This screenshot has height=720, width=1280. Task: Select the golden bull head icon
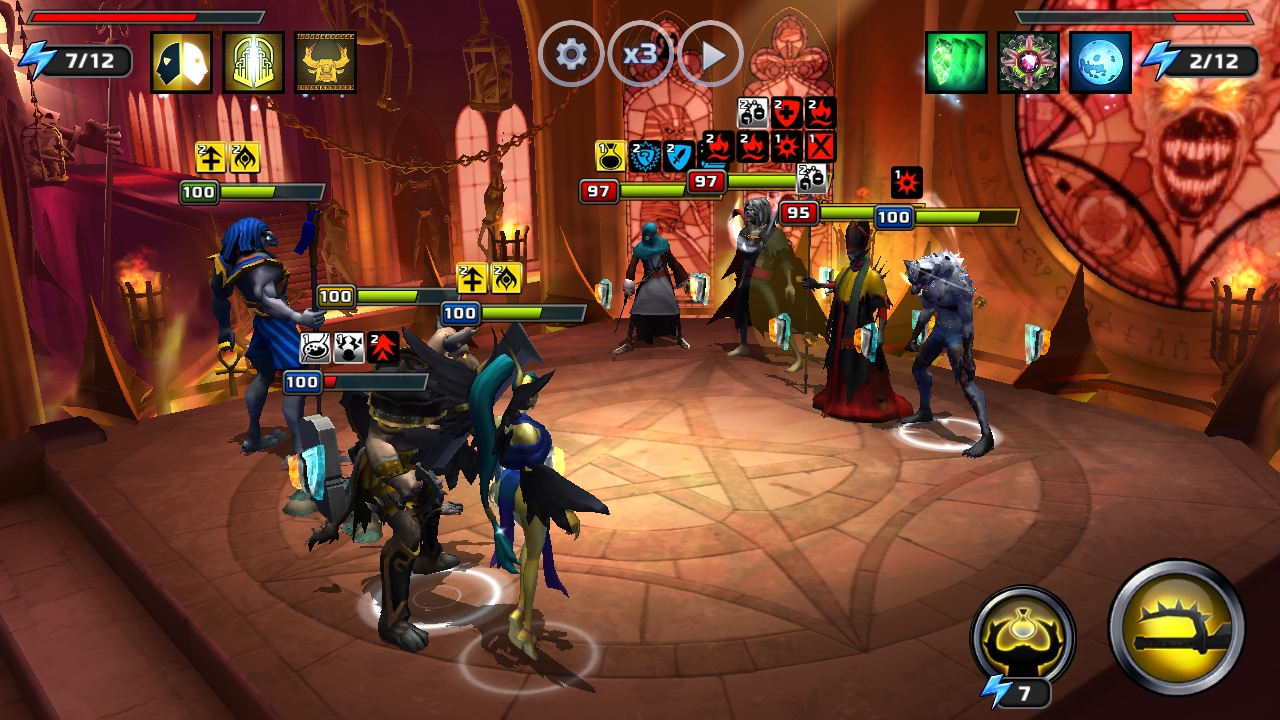click(326, 62)
